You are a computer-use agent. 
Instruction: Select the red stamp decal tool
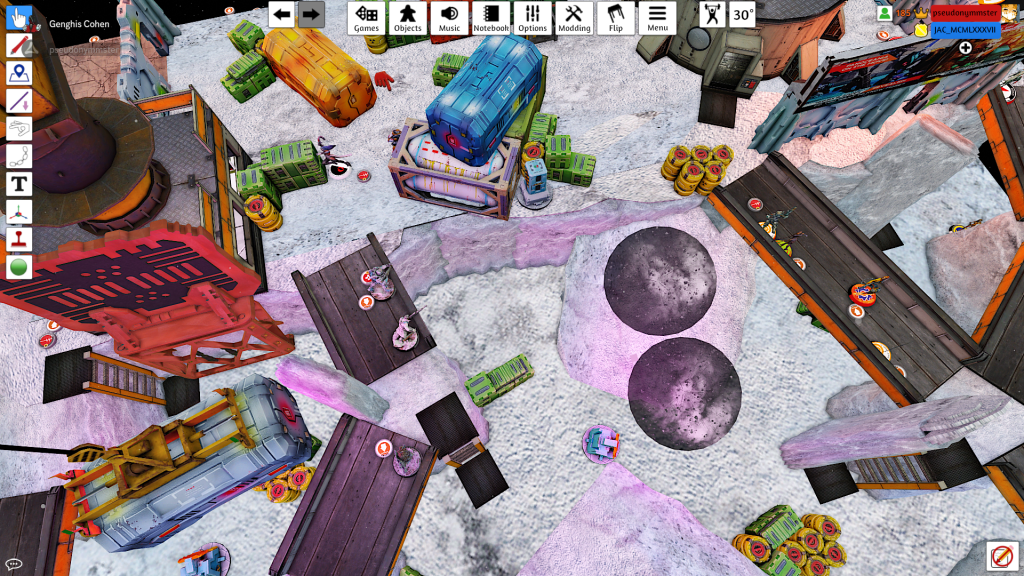pos(19,239)
